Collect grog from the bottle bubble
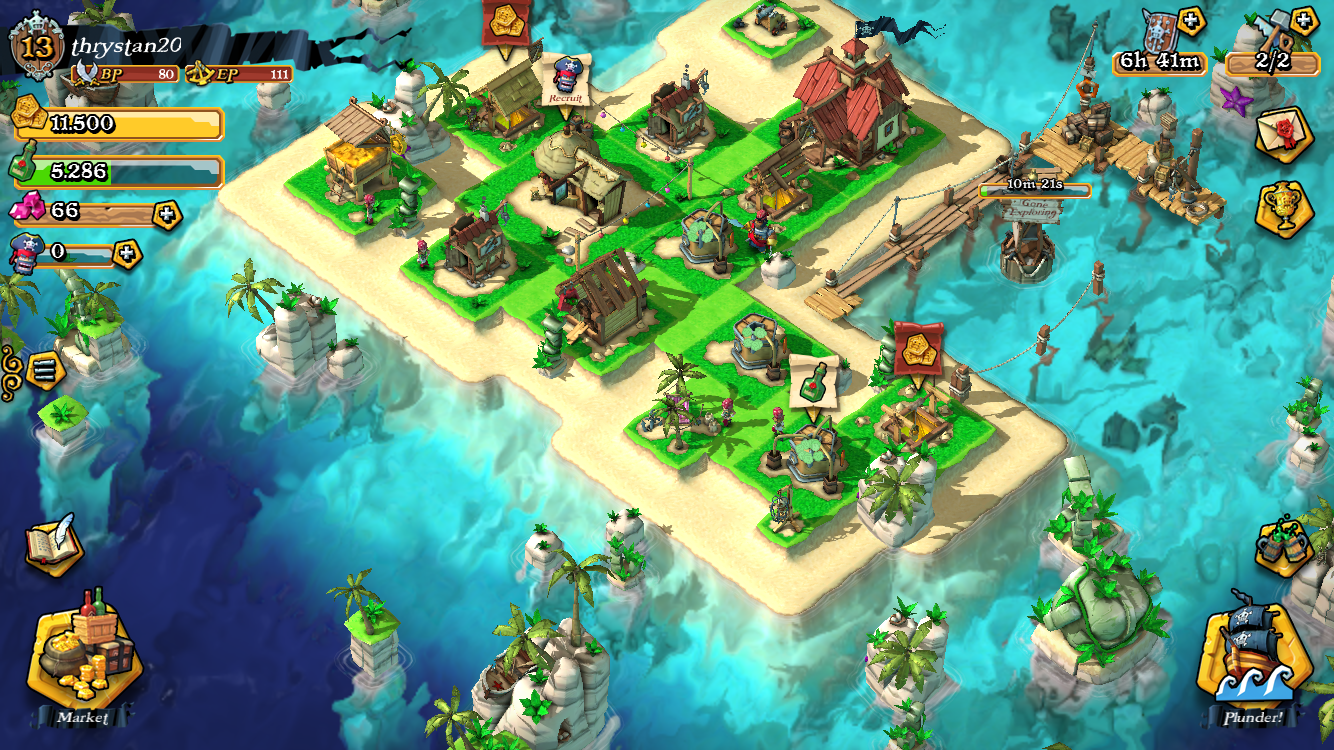The height and width of the screenshot is (750, 1334). (814, 381)
